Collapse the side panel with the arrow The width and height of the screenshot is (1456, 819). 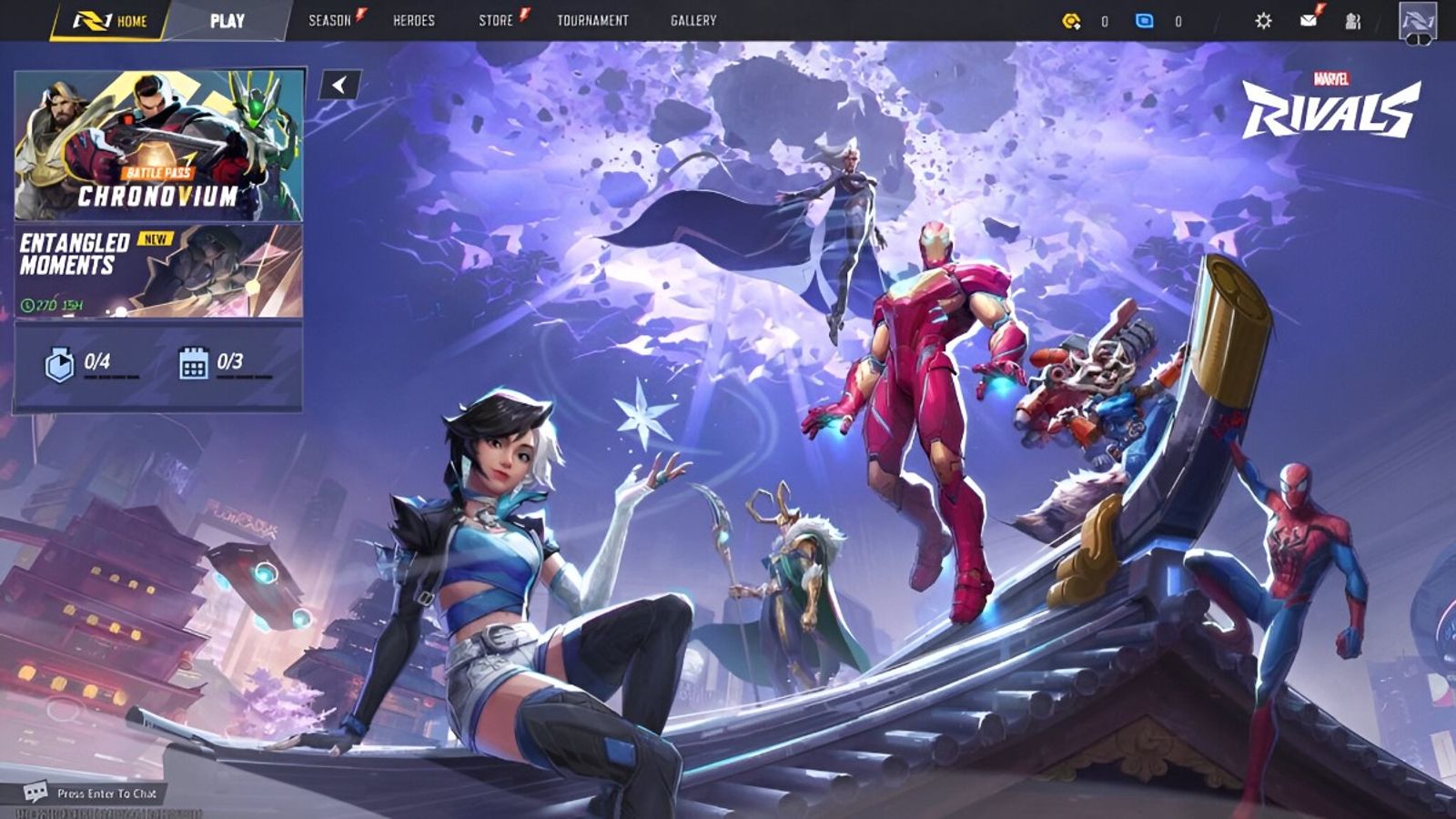tap(340, 85)
